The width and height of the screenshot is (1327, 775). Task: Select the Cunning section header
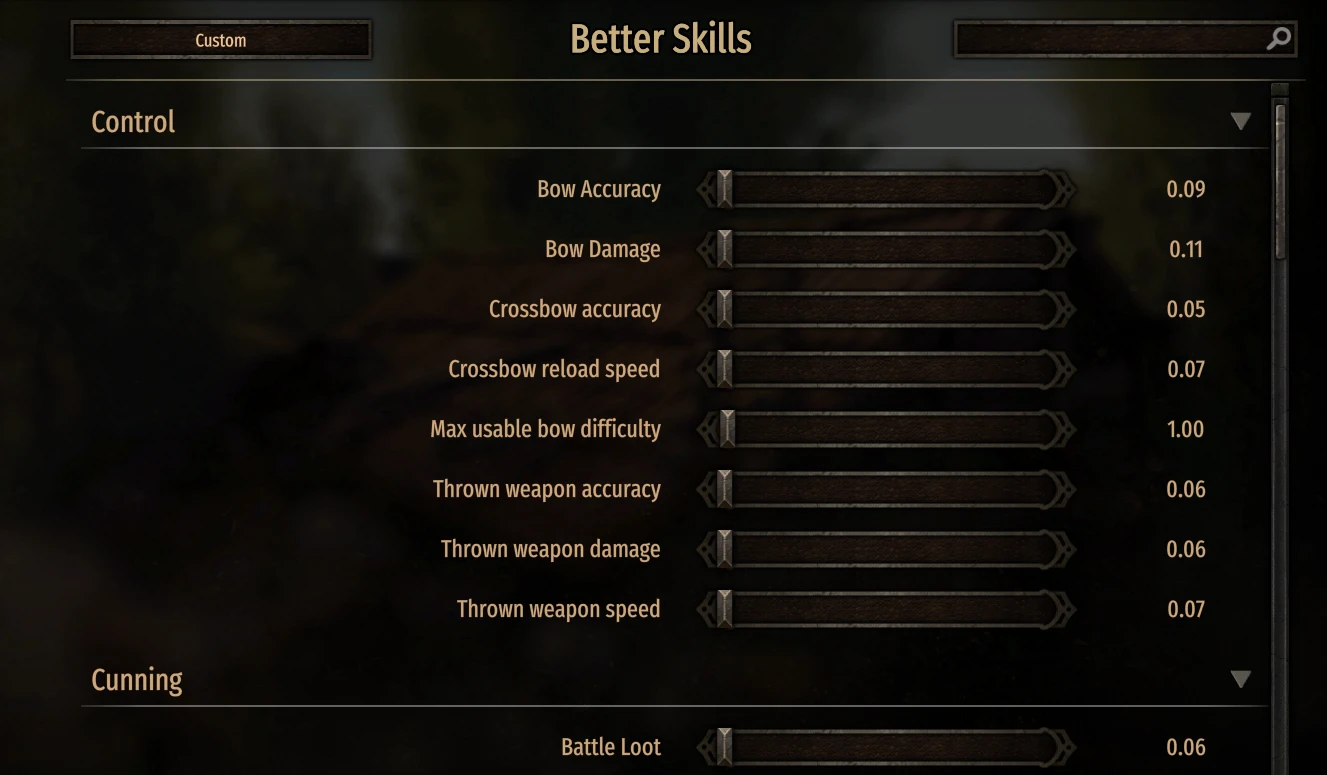(137, 680)
